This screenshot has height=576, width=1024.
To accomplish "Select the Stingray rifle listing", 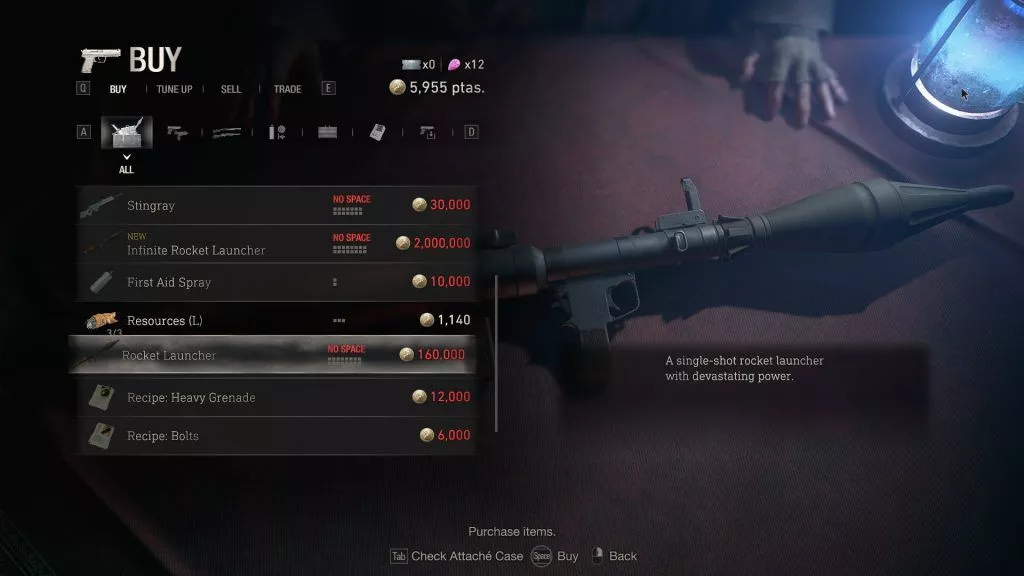I will coord(272,205).
